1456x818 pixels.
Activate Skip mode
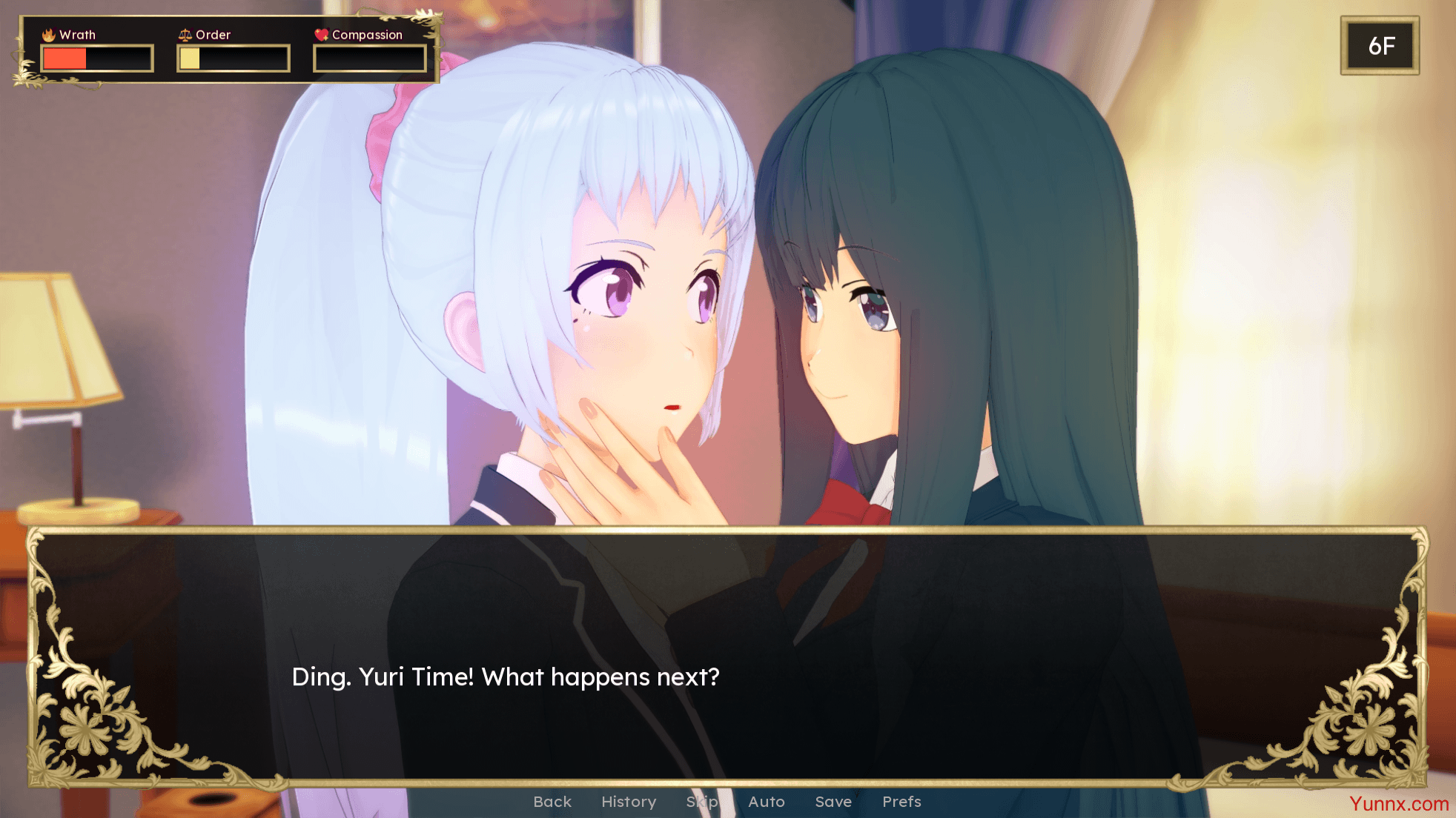(x=702, y=802)
